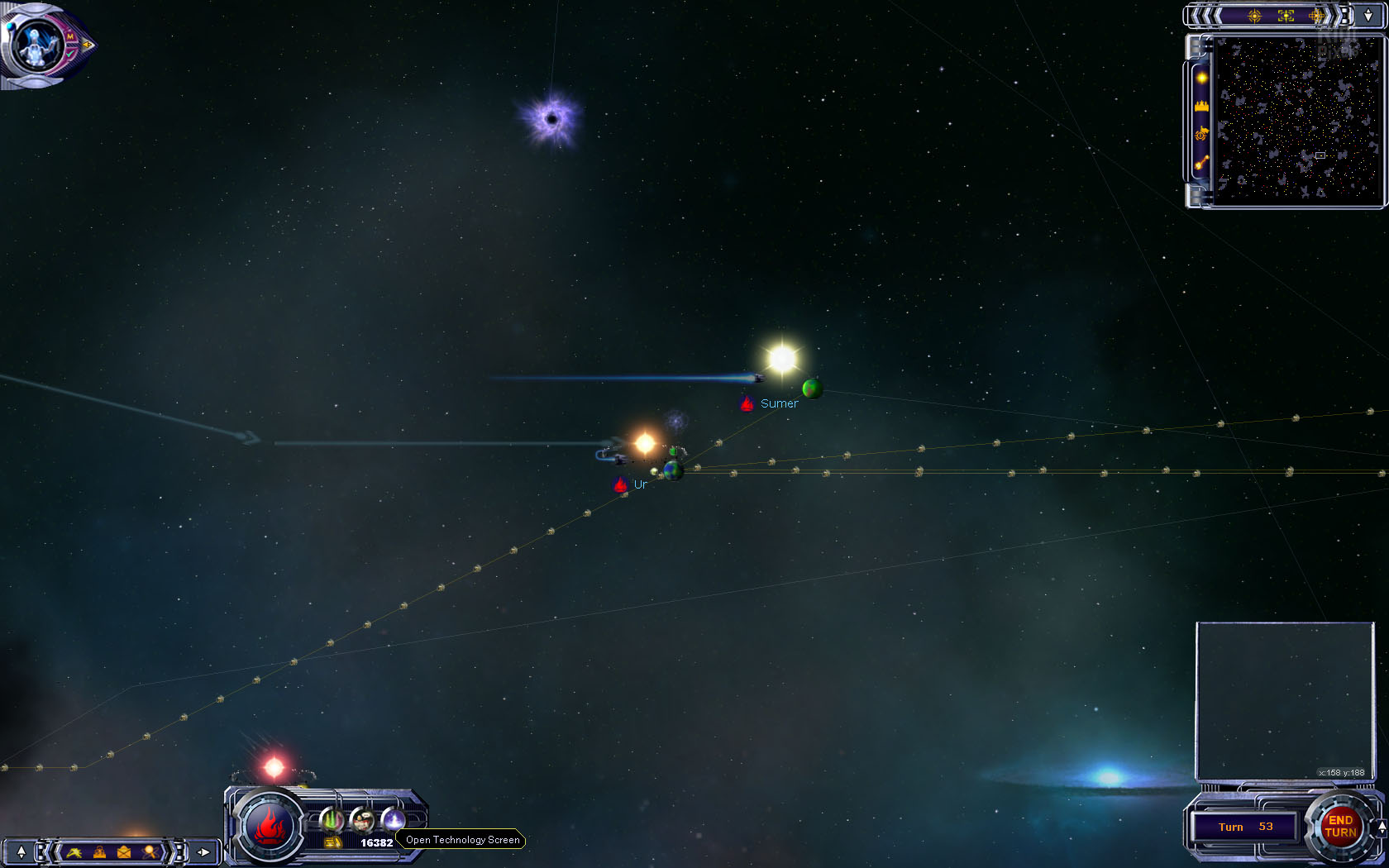Toggle the bottom toolbar's left-right arrow button
Image resolution: width=1389 pixels, height=868 pixels.
point(203,851)
